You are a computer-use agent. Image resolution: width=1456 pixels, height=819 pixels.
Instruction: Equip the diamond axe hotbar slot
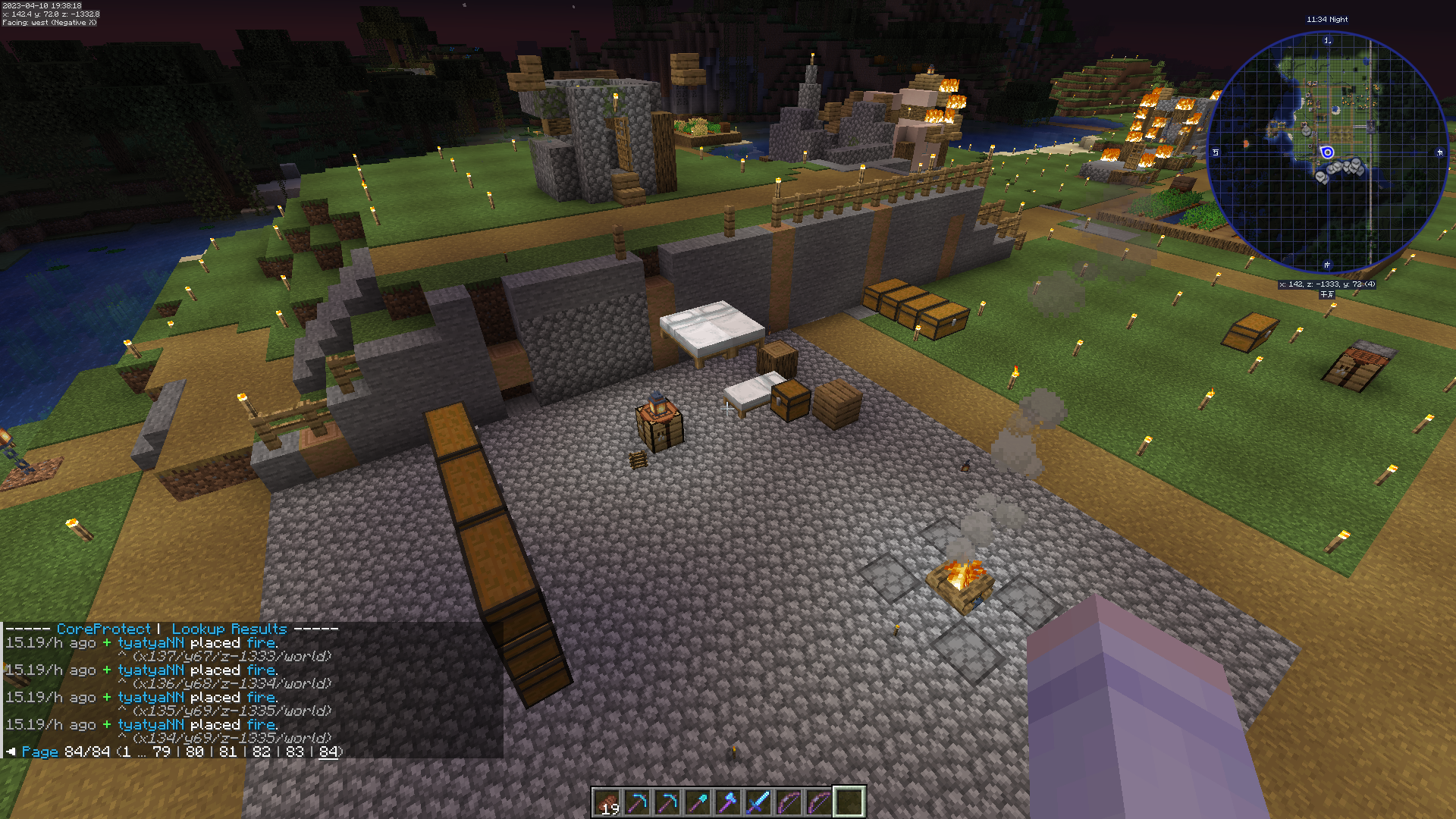click(x=728, y=802)
